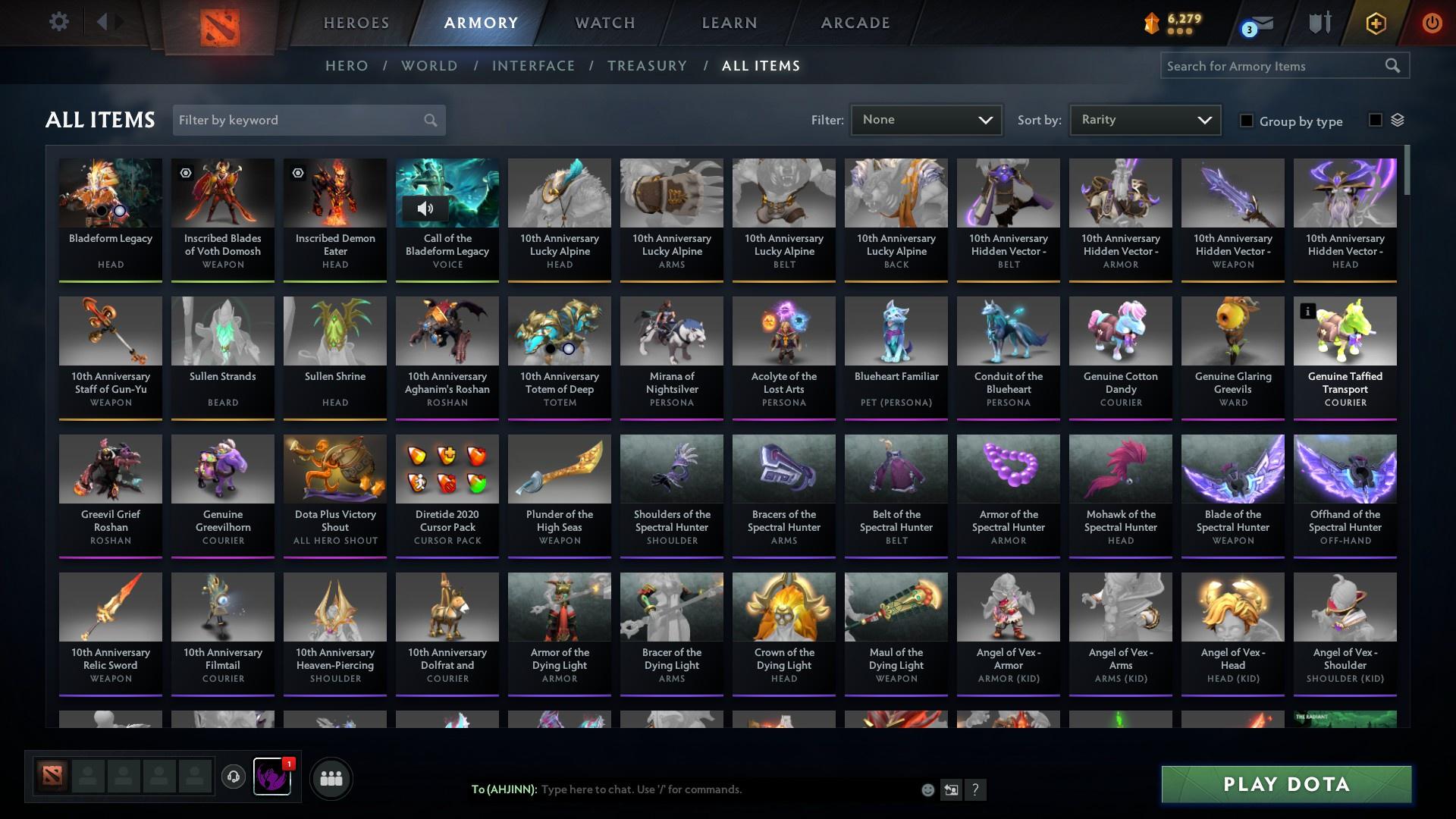The image size is (1456, 819).
Task: Play the Call of the Bladeform Legacy voice preview
Action: [x=425, y=208]
